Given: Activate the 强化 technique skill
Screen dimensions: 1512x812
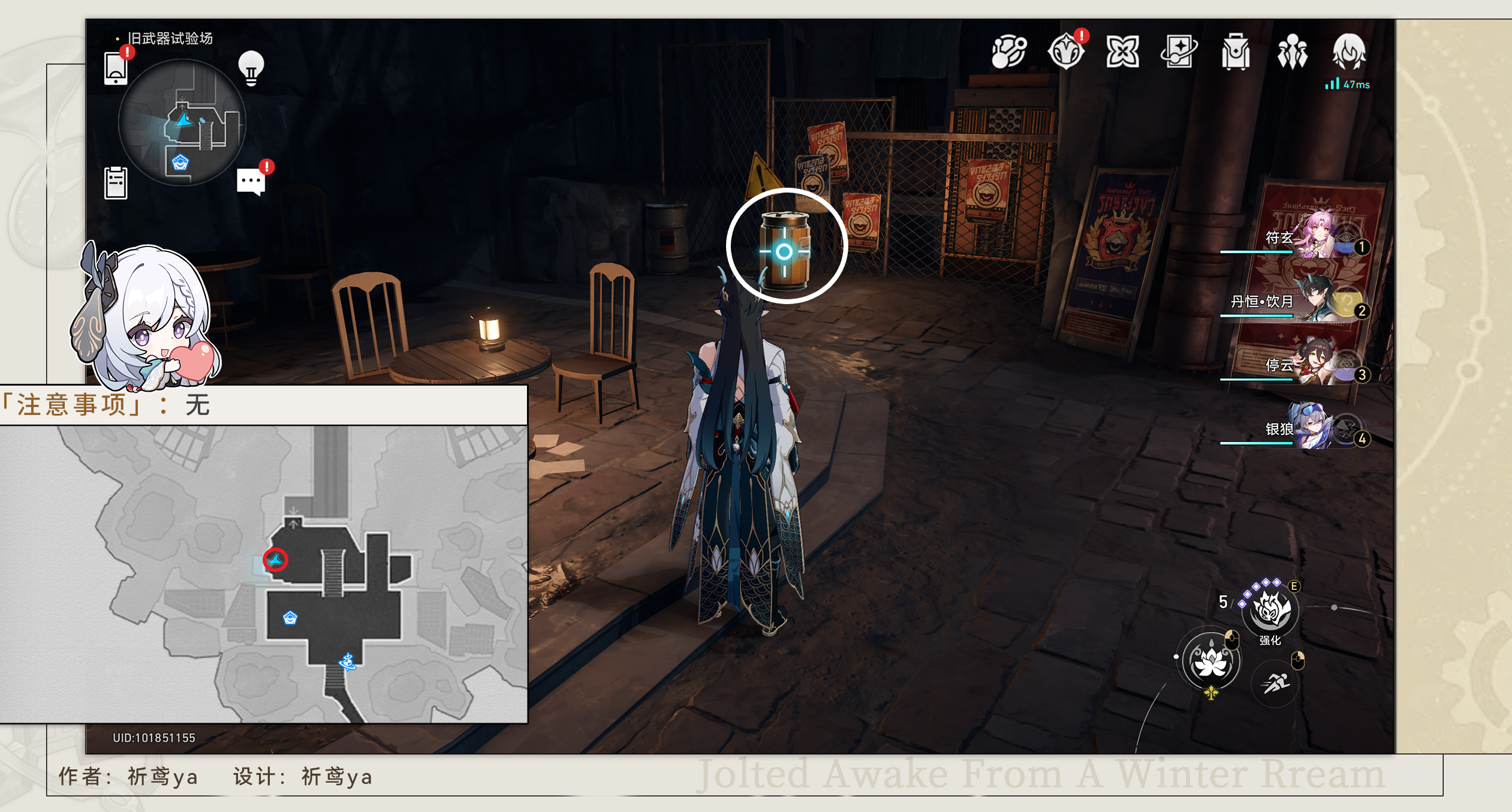Looking at the screenshot, I should click(1270, 610).
